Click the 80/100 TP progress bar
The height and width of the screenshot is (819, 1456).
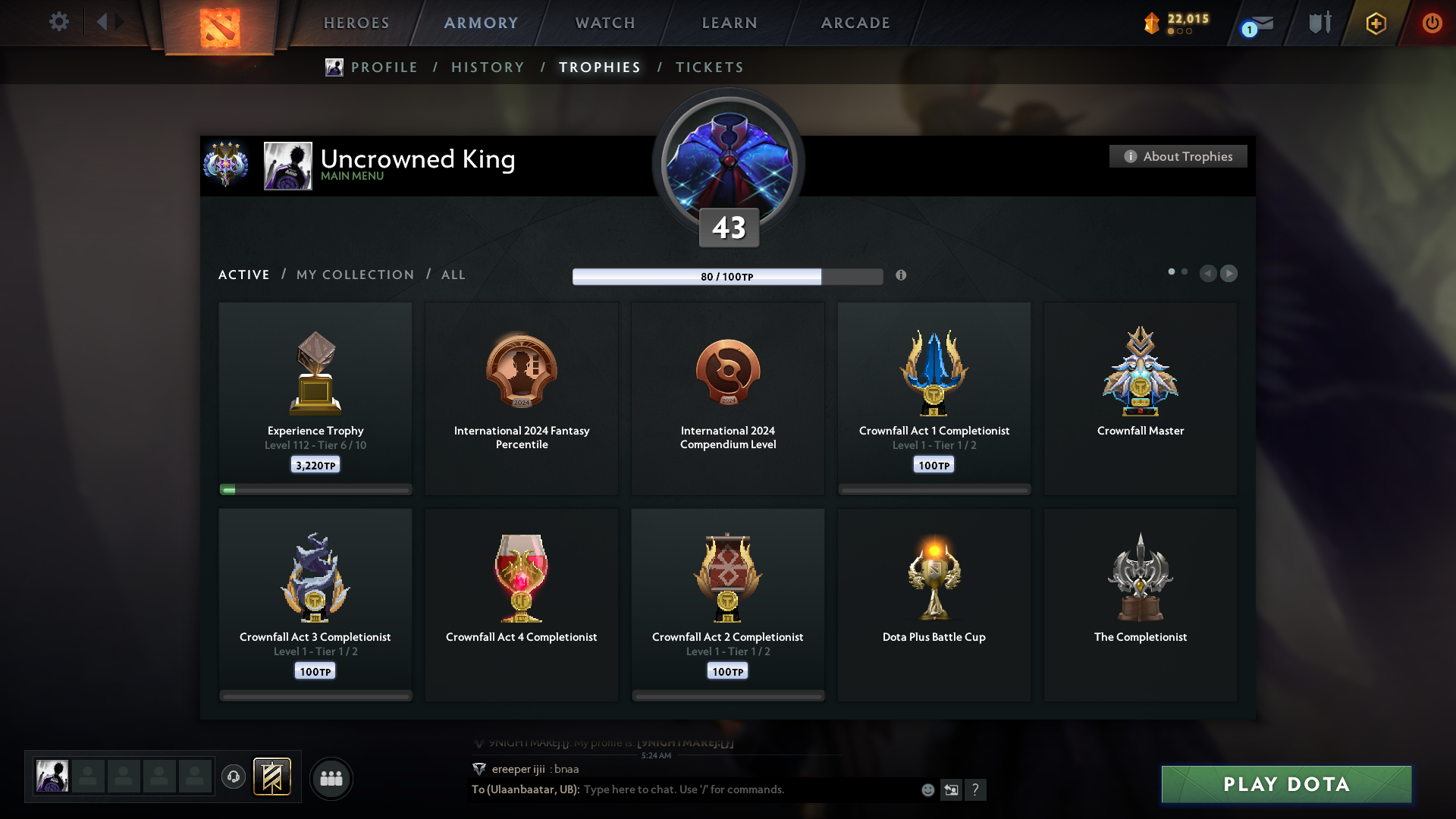(x=728, y=276)
